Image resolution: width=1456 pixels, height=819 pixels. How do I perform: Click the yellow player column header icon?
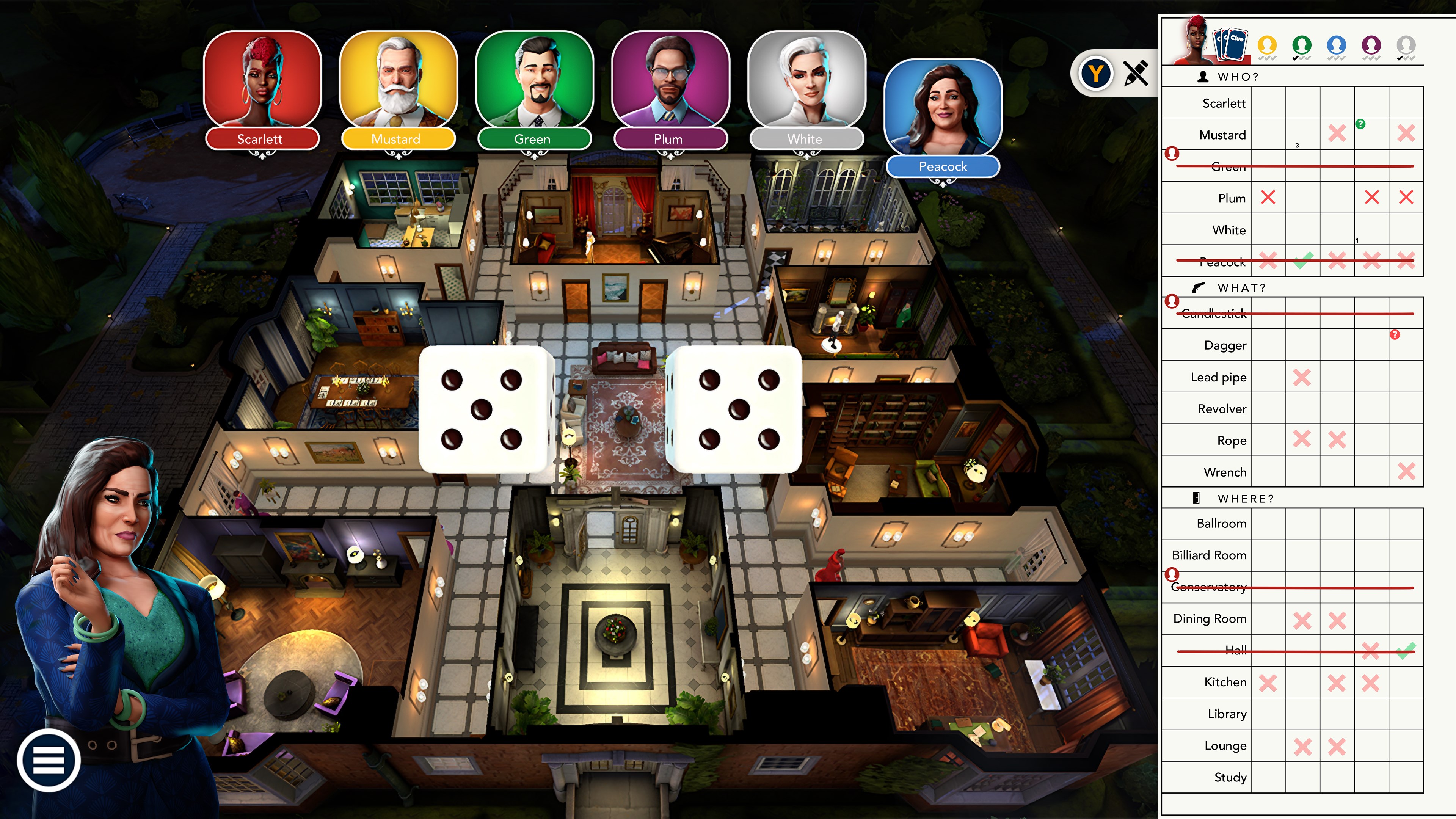[x=1267, y=45]
